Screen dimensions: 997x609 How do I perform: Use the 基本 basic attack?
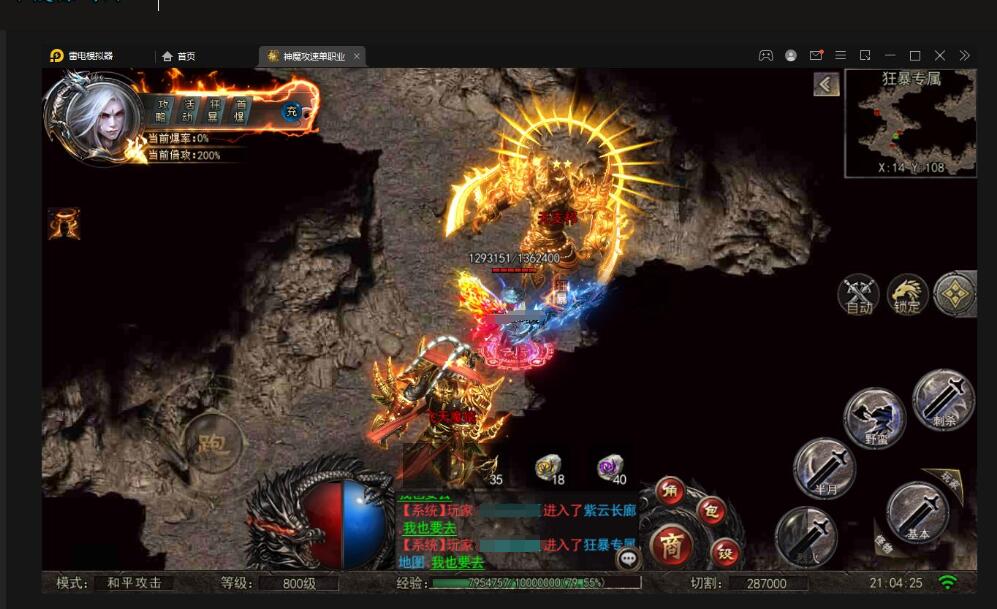tap(917, 512)
